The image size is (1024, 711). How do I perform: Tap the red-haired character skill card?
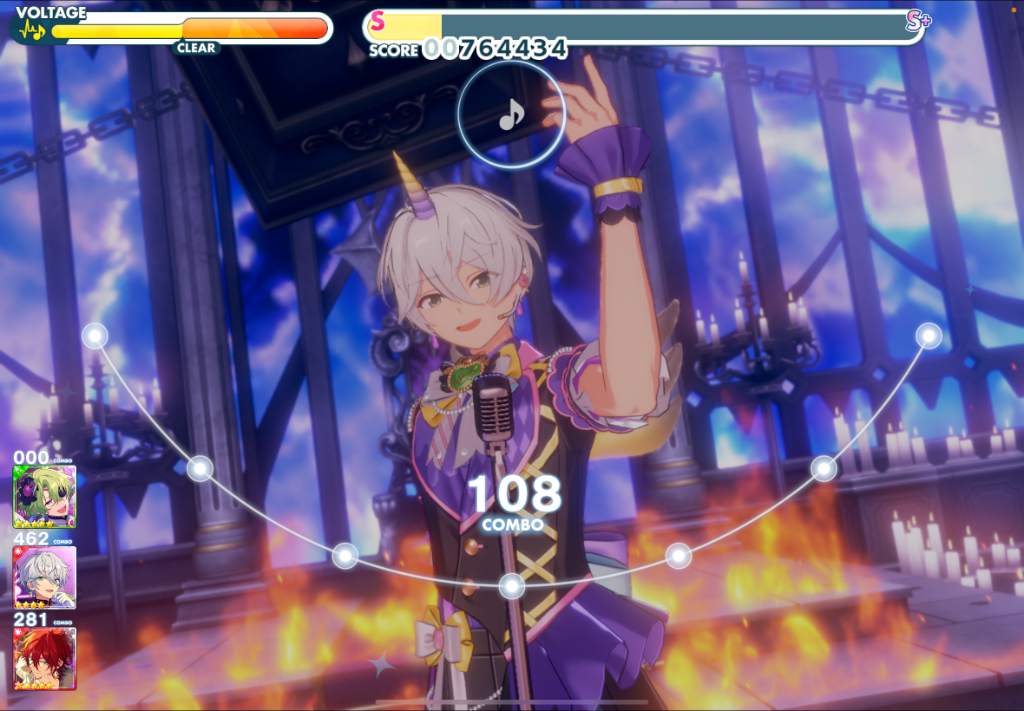point(44,657)
